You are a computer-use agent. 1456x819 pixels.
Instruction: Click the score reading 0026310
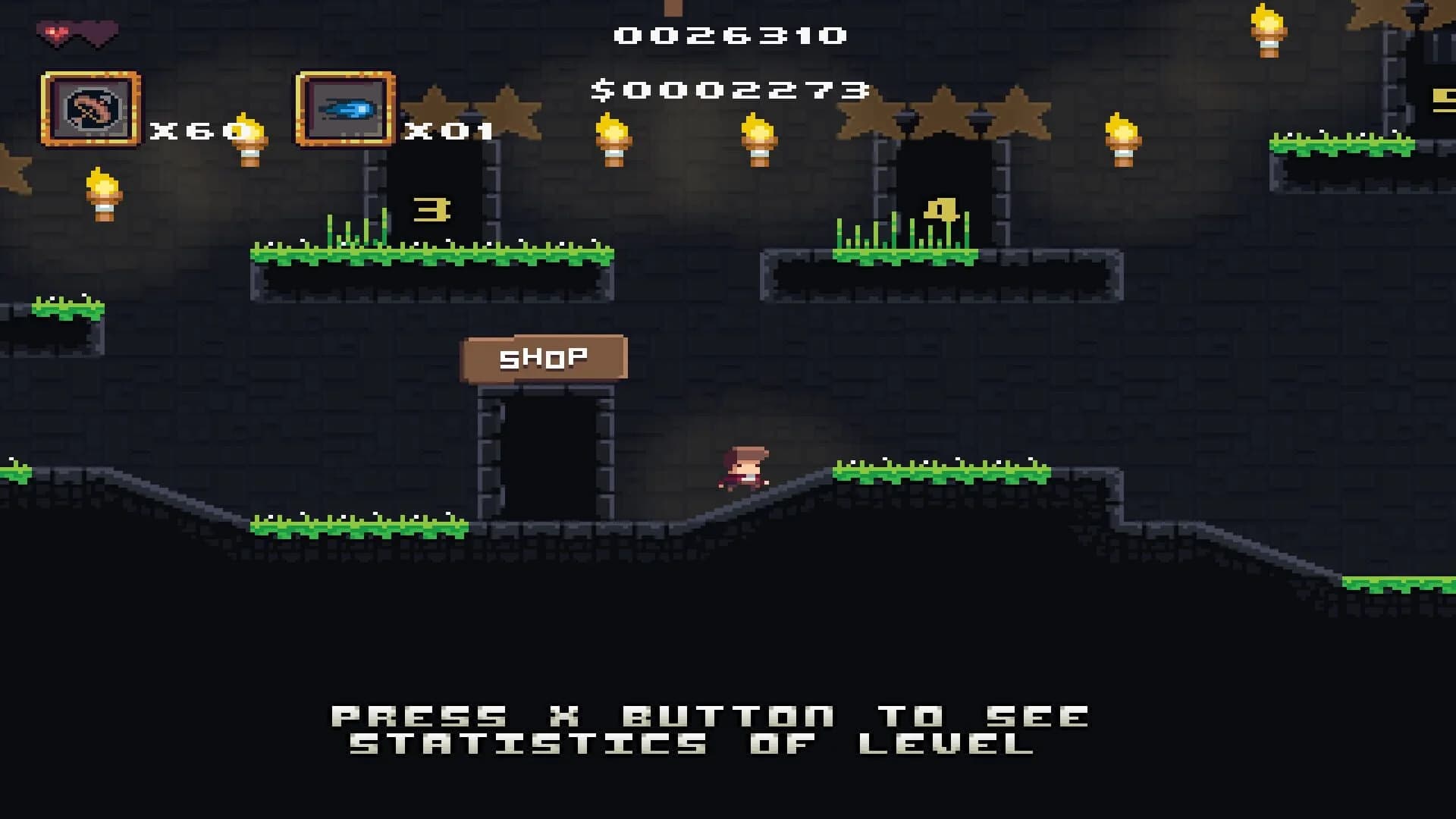730,34
